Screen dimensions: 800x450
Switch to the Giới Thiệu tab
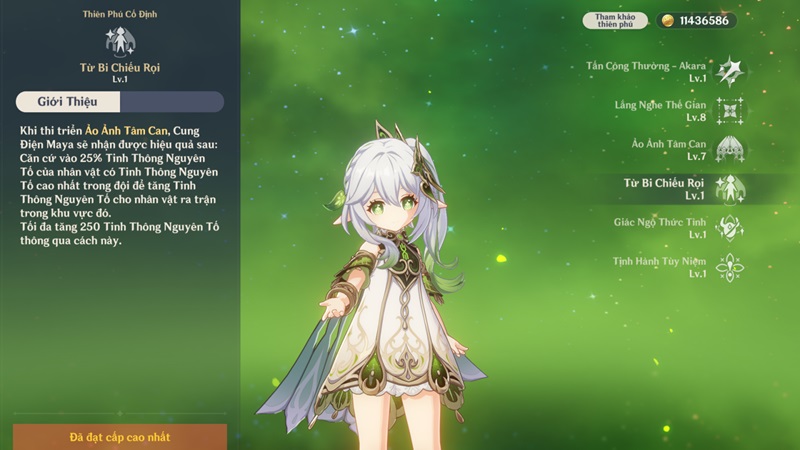[x=66, y=102]
